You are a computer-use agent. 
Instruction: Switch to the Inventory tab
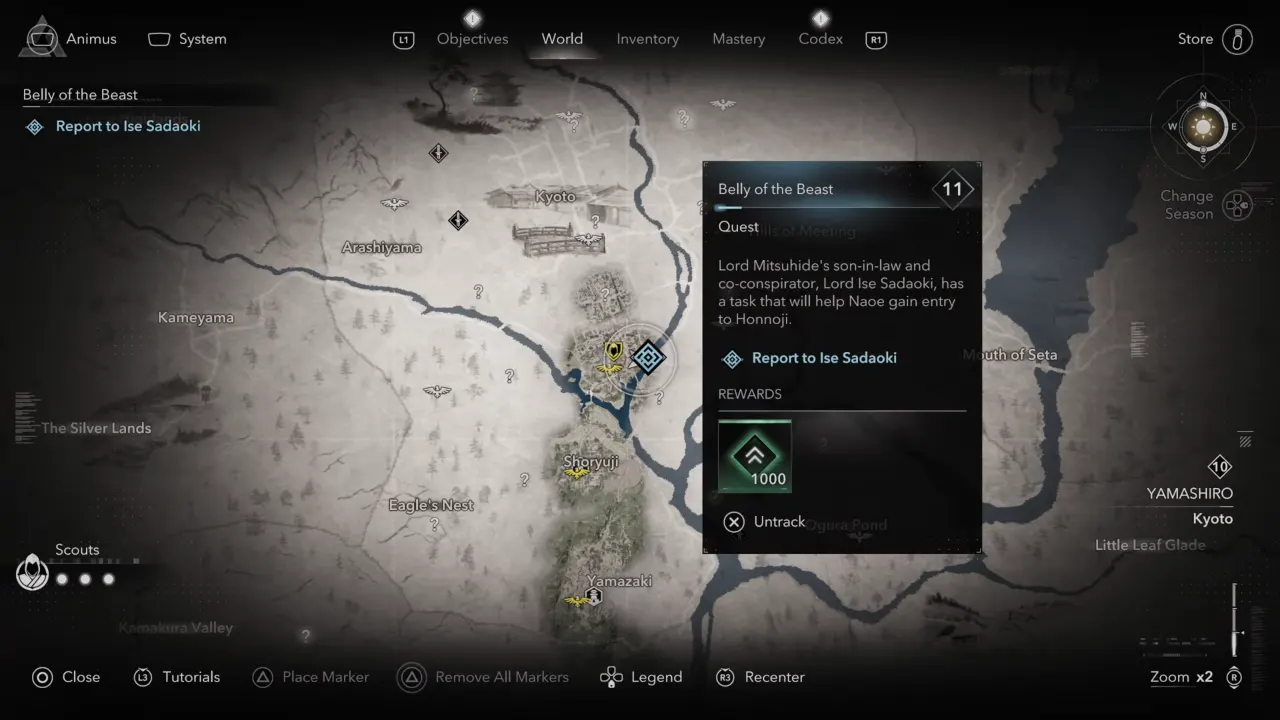(647, 39)
